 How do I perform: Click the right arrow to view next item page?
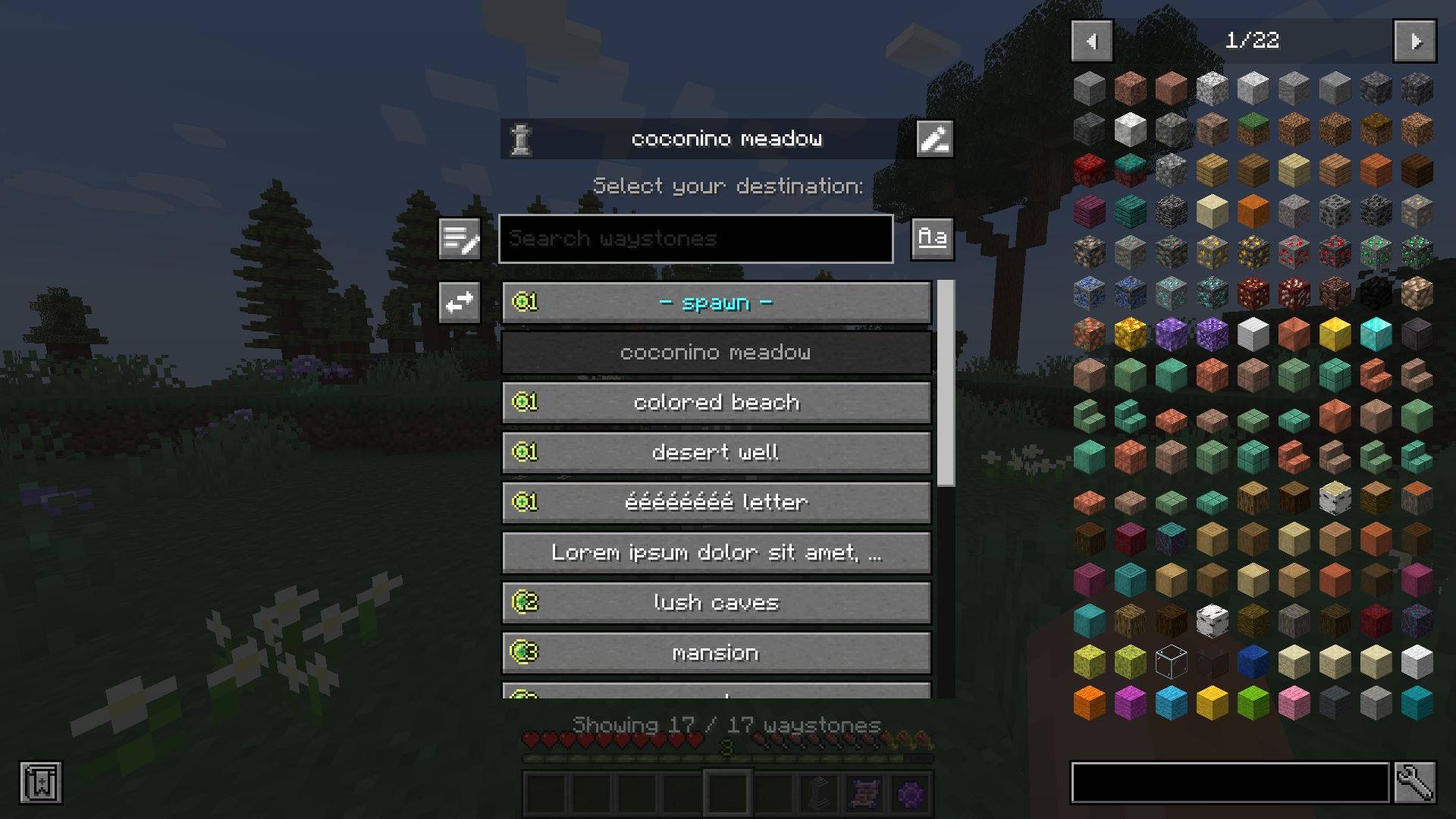(1415, 41)
